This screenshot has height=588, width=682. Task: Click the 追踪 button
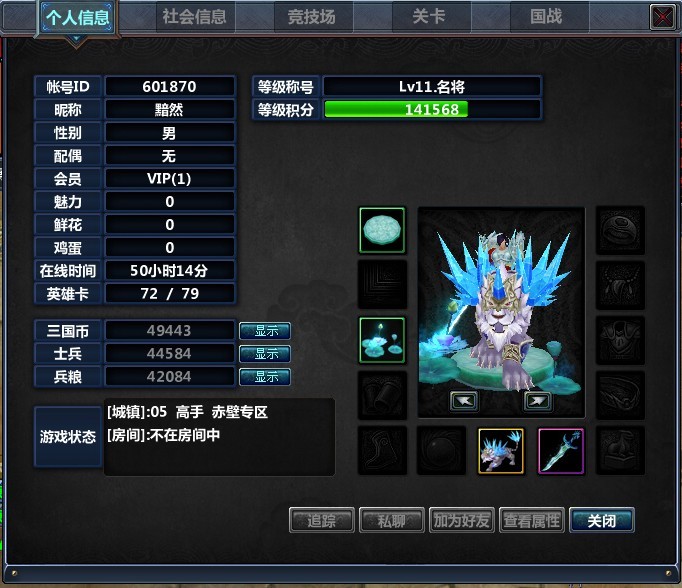[321, 520]
